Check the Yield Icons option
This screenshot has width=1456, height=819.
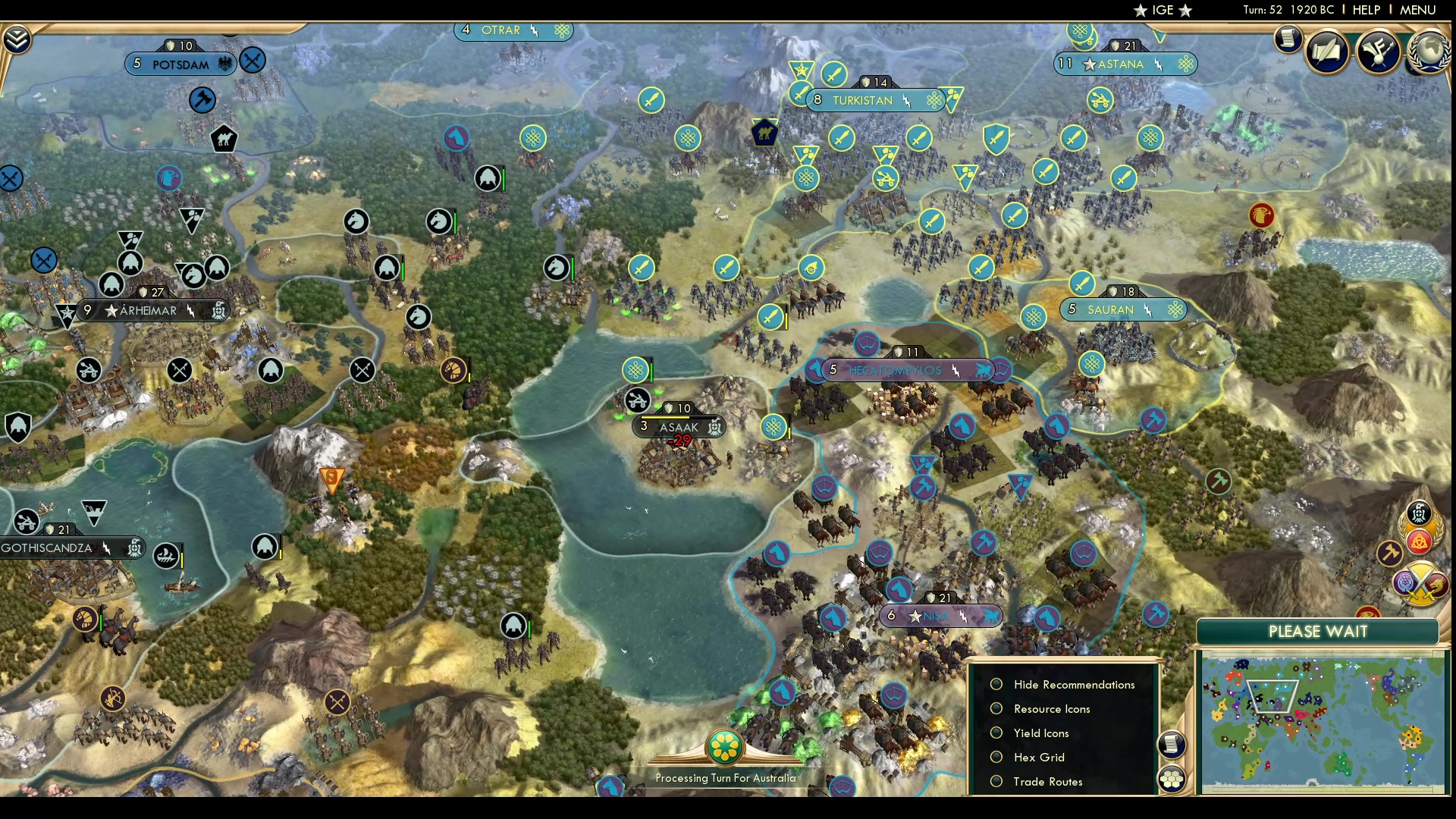click(x=997, y=733)
